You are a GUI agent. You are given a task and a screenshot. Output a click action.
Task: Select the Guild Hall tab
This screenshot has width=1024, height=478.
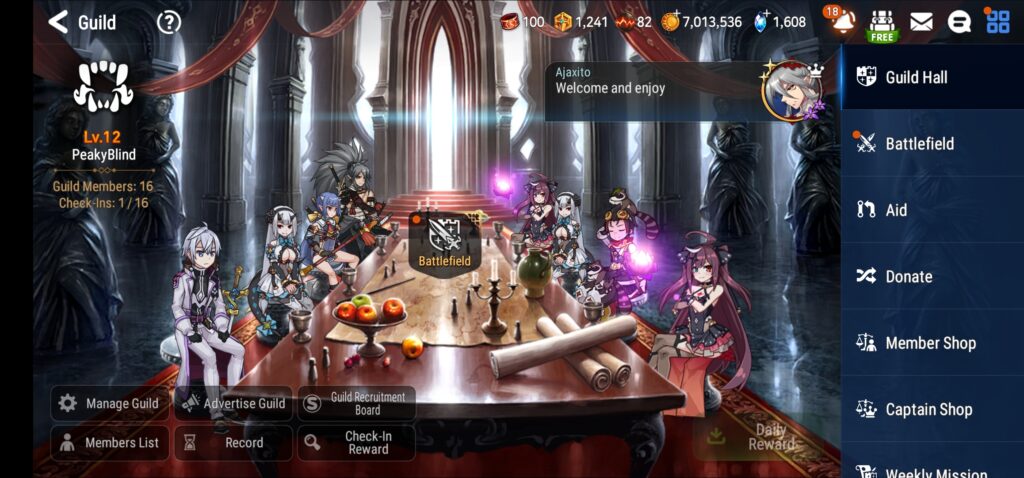point(932,77)
